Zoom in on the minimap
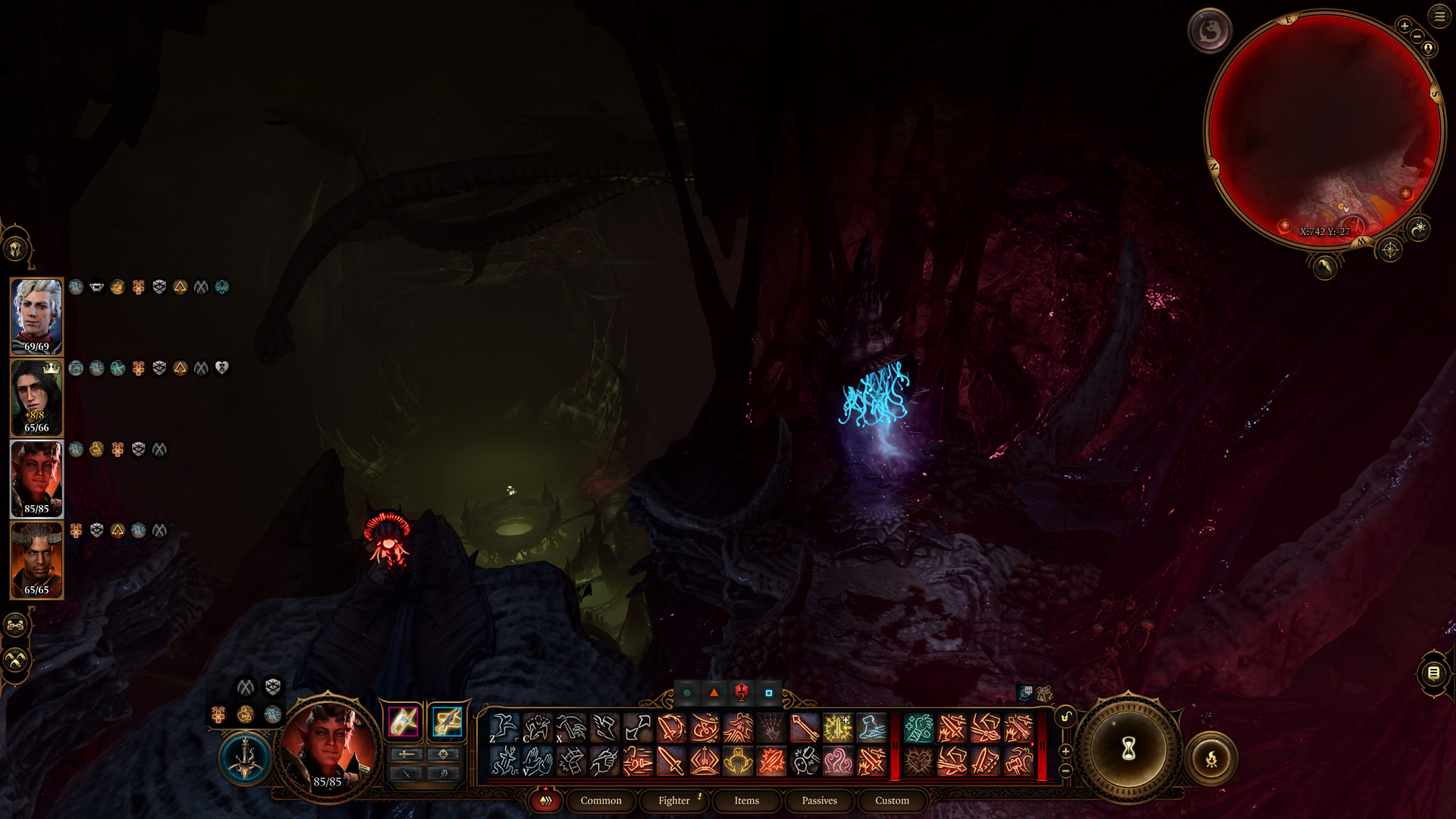The height and width of the screenshot is (819, 1456). 1404,26
